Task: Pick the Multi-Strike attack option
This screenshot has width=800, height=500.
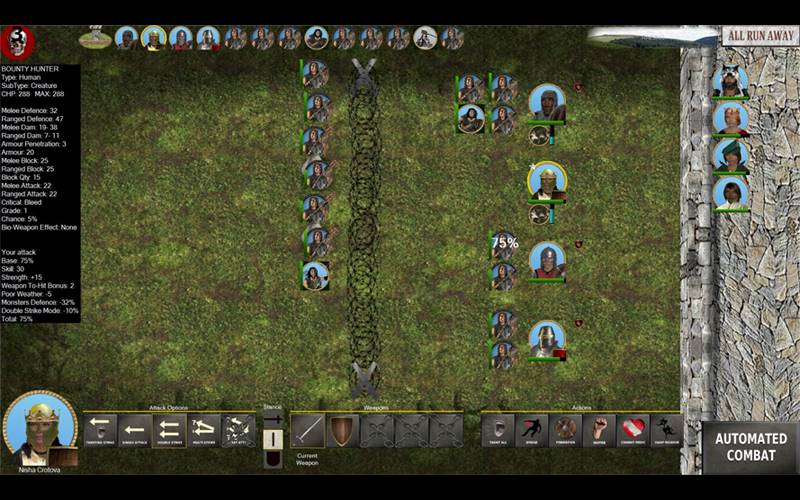Action: pos(203,430)
